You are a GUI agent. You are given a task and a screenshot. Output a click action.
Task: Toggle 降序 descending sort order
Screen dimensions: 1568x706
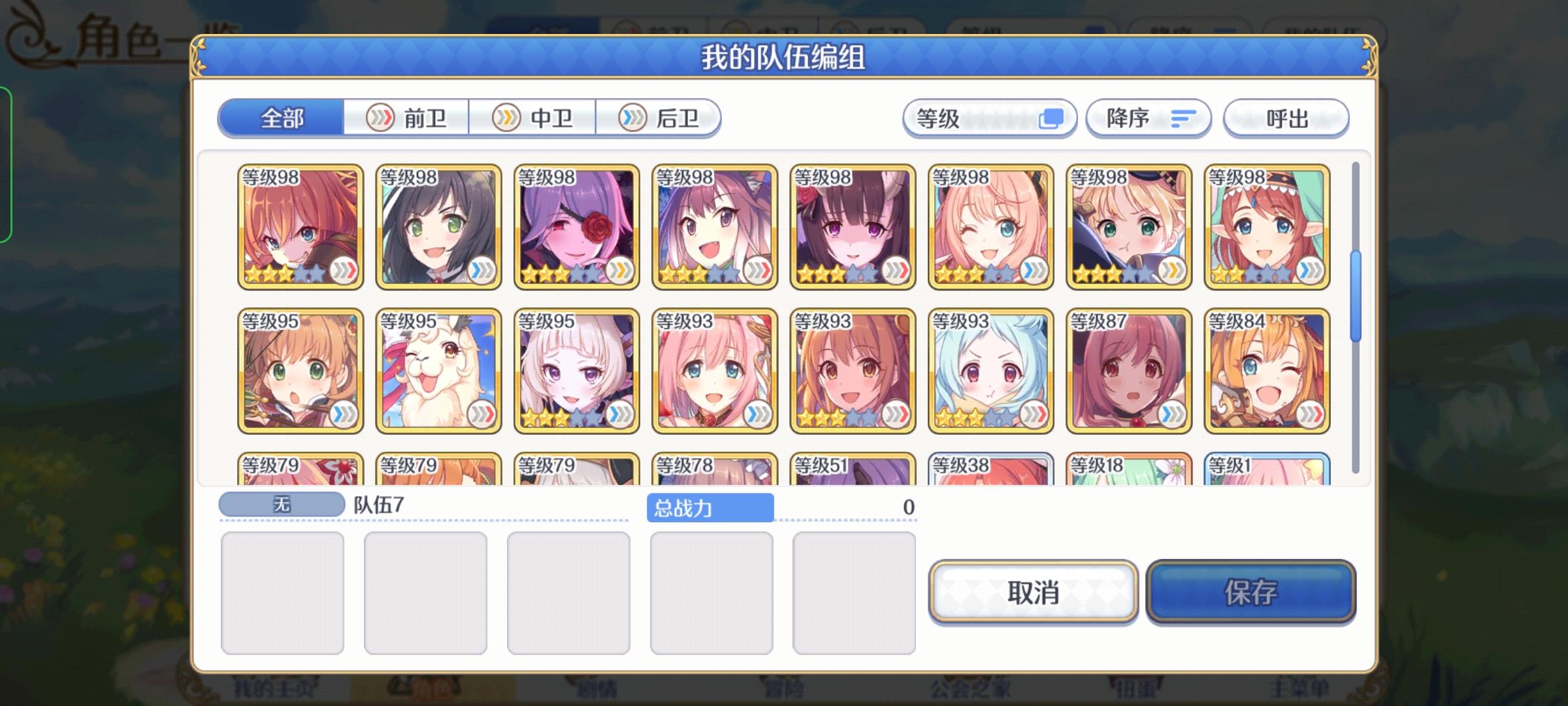point(1148,118)
